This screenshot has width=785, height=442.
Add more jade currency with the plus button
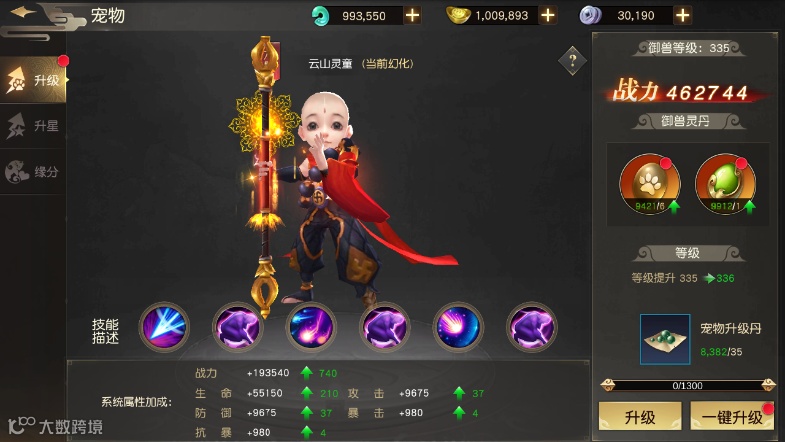click(x=412, y=15)
